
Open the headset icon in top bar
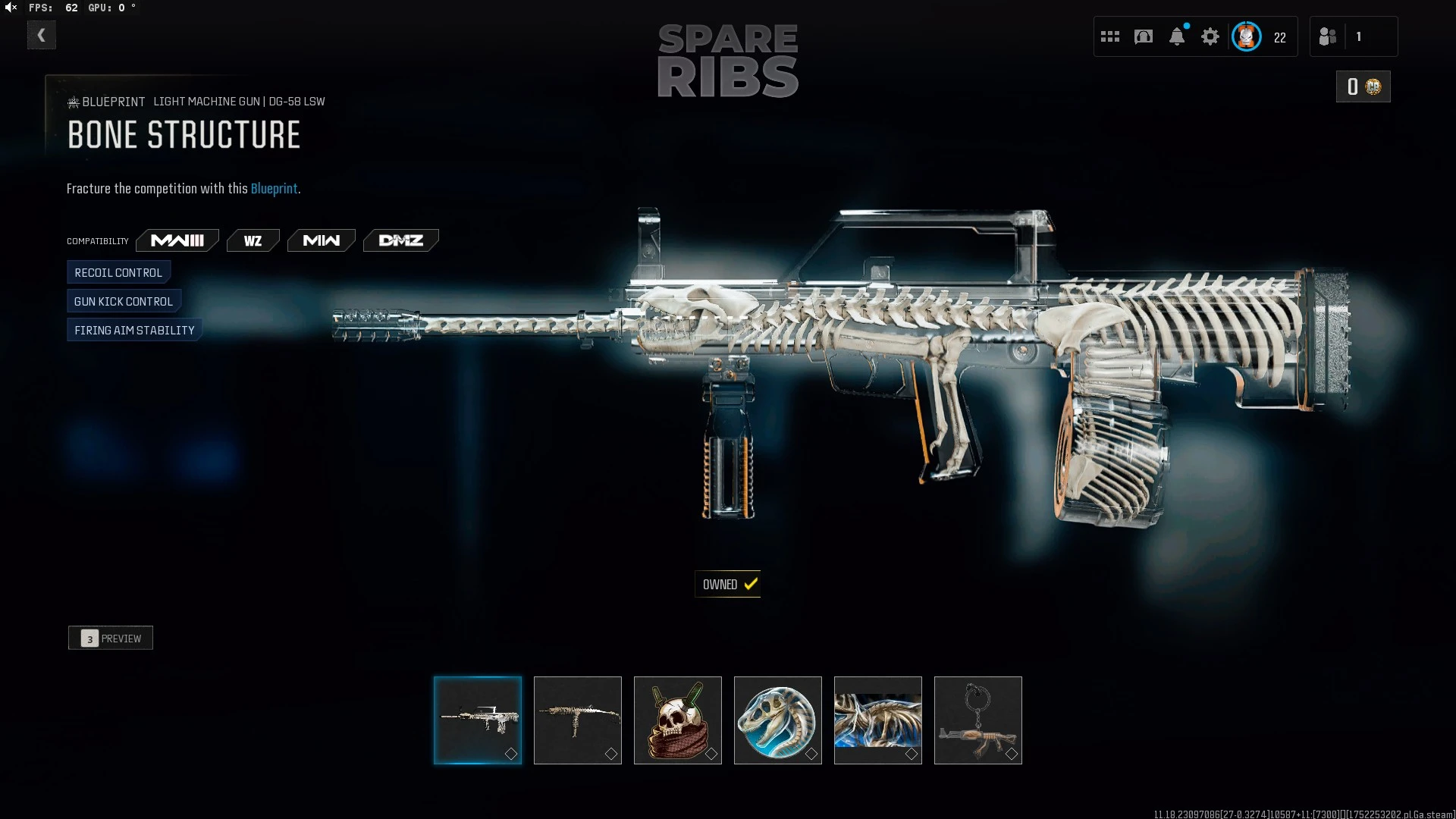(x=1144, y=36)
